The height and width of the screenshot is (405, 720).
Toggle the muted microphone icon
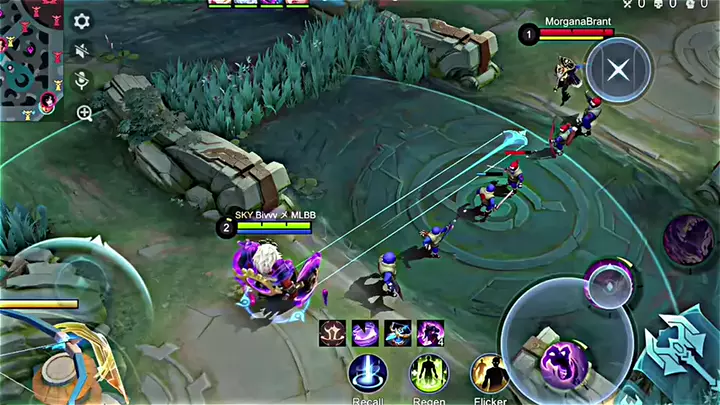click(83, 81)
